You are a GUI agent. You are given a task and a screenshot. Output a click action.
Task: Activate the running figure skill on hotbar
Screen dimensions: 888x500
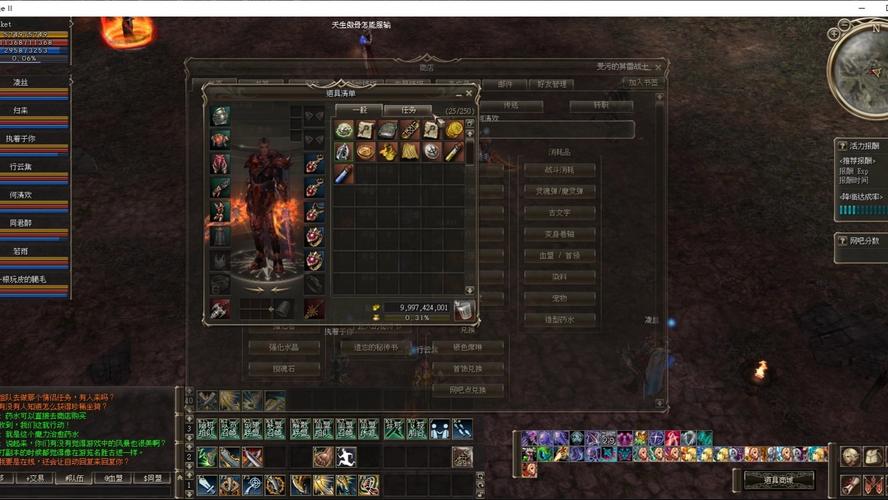[347, 457]
